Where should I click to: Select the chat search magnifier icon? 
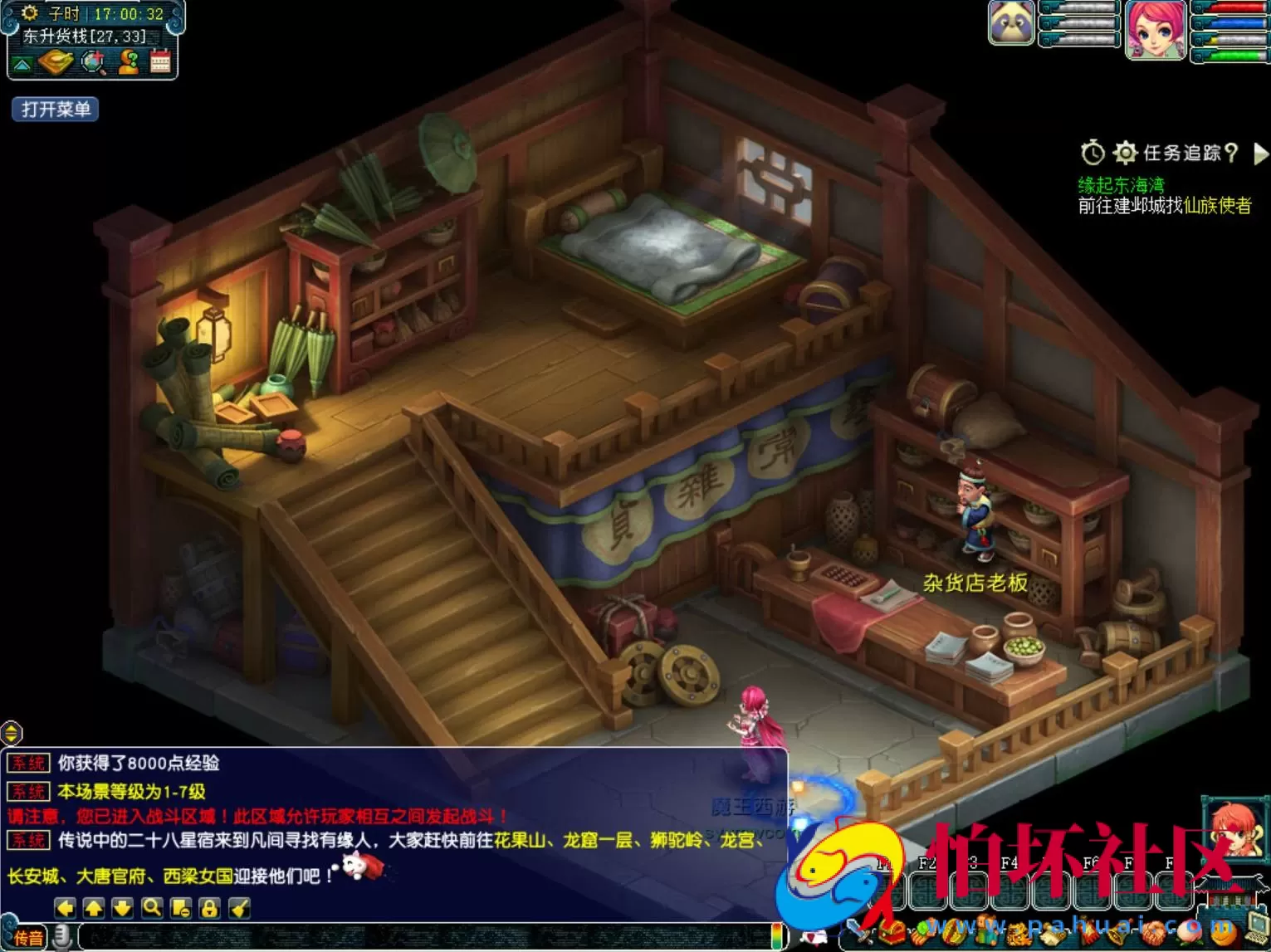pyautogui.click(x=151, y=910)
